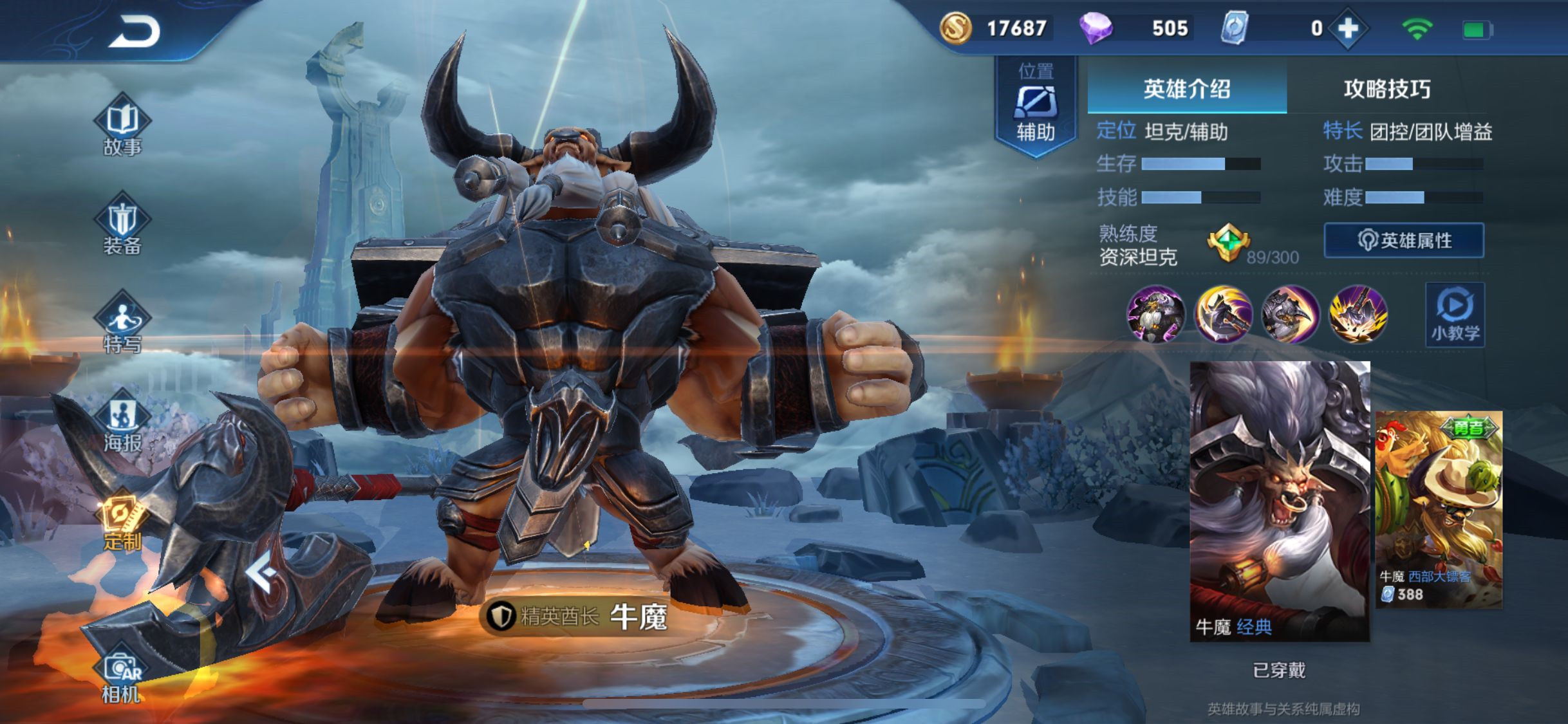Select the 英雄介绍 tab
Viewport: 1568px width, 724px height.
click(1187, 89)
